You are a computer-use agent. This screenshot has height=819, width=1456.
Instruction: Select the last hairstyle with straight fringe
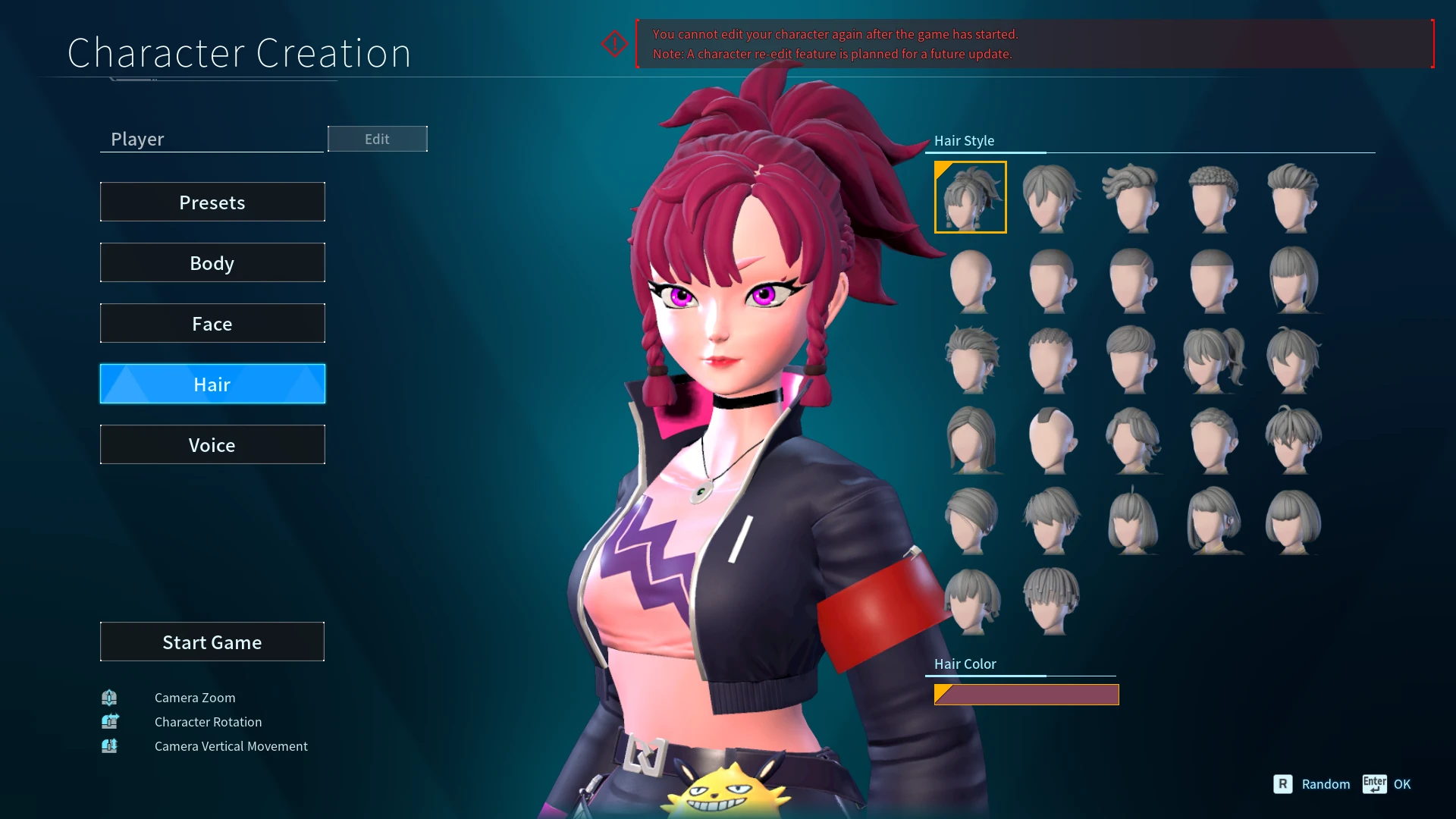point(1051,601)
